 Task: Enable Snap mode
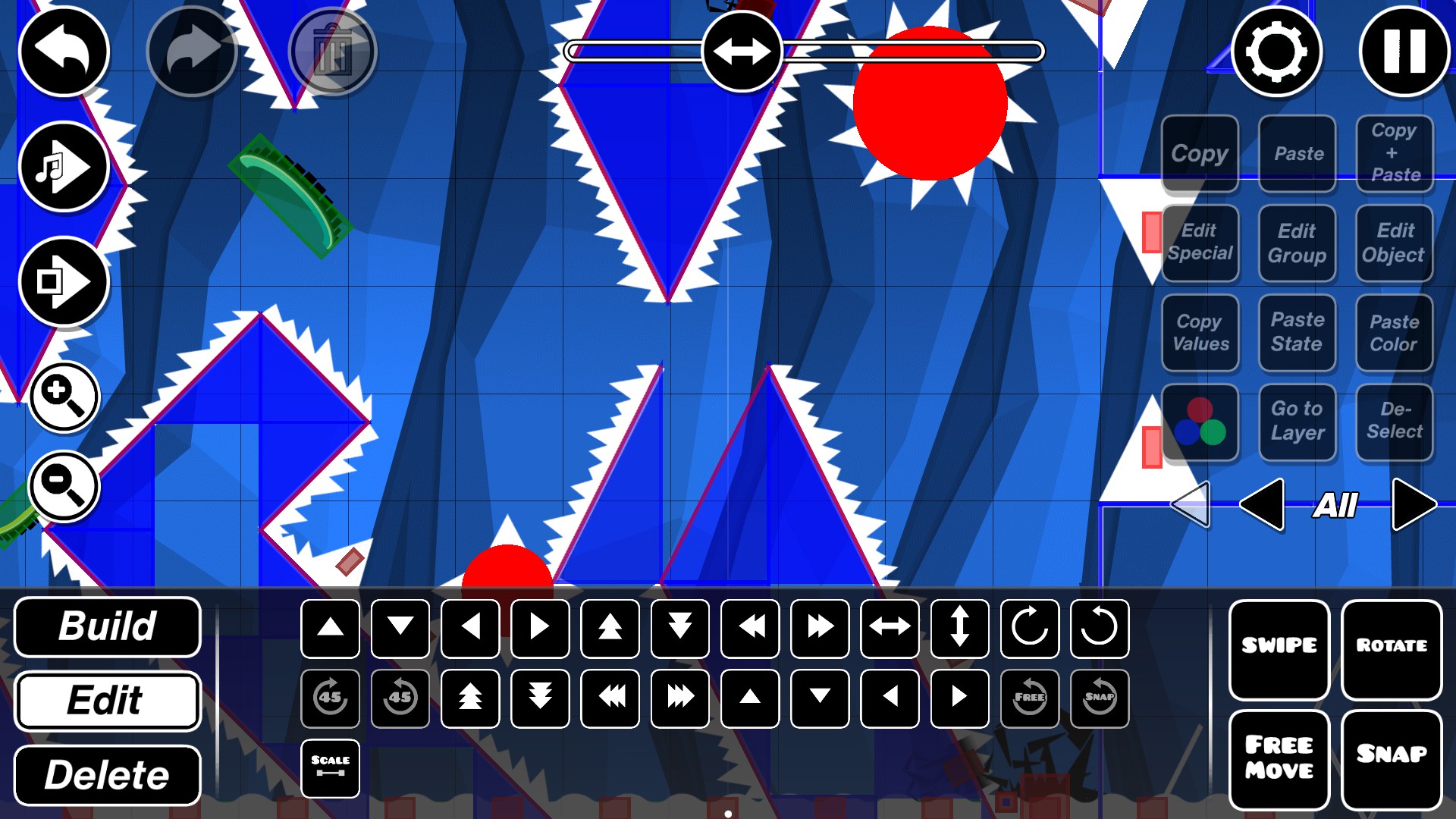(1392, 756)
